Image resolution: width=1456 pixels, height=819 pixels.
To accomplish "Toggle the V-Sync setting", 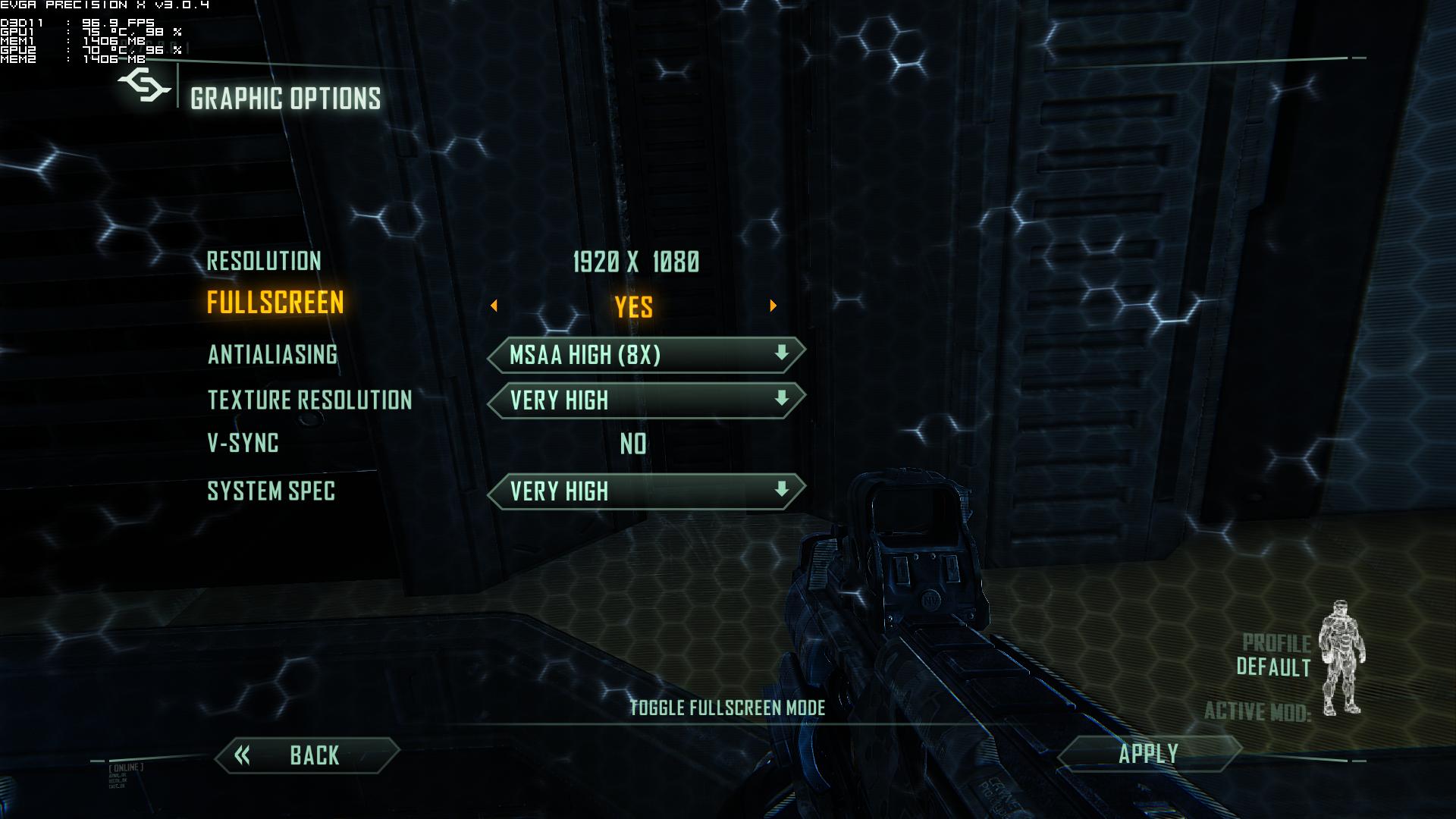I will (x=633, y=444).
